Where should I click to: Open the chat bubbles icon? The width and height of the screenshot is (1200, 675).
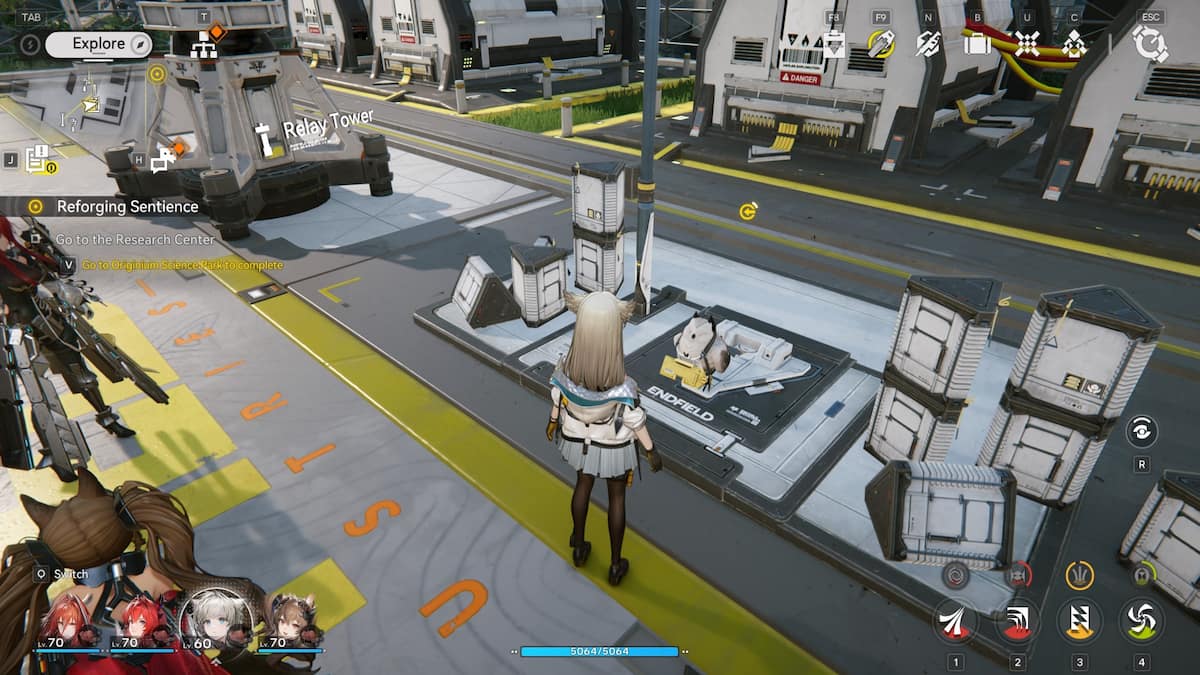[163, 158]
